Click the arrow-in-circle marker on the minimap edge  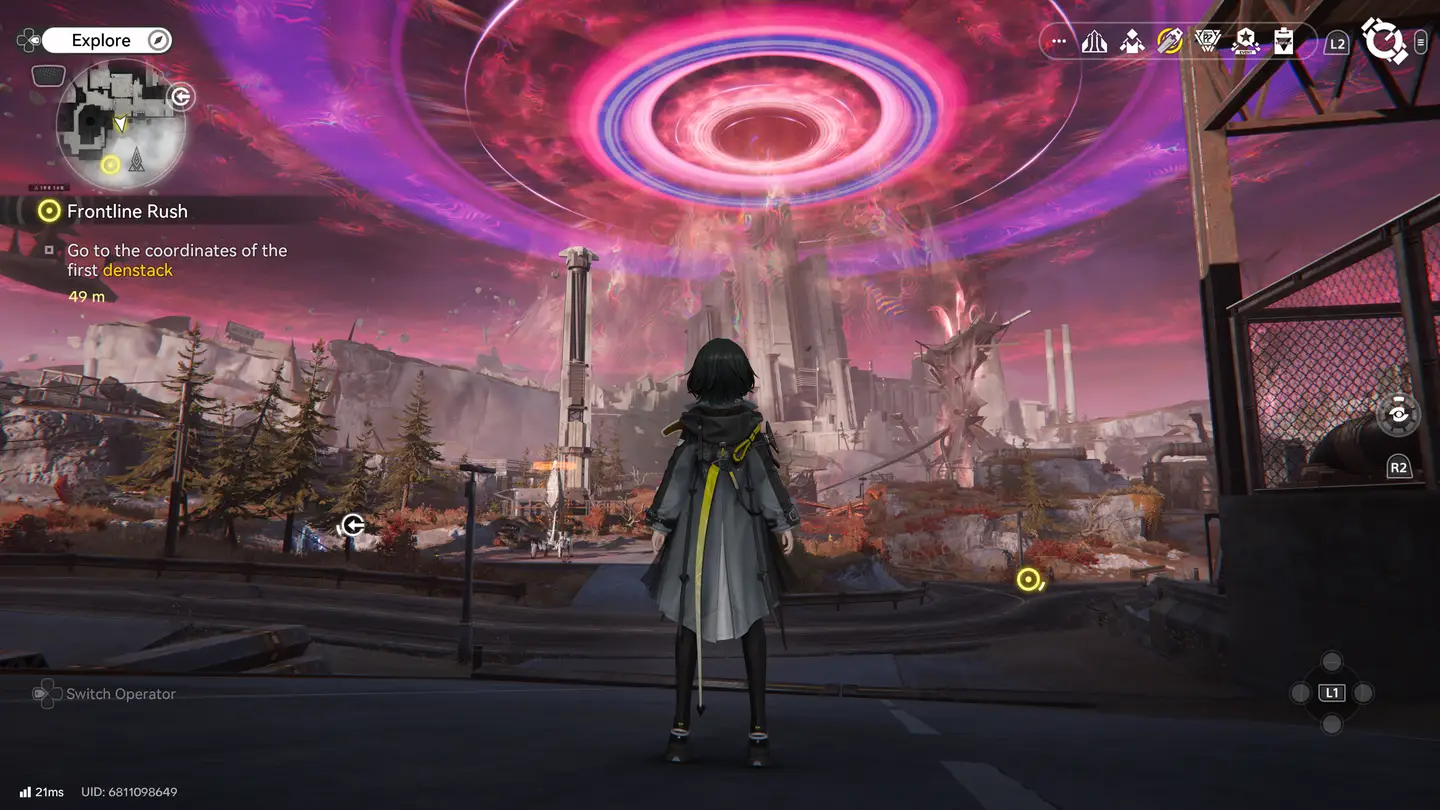(x=181, y=96)
